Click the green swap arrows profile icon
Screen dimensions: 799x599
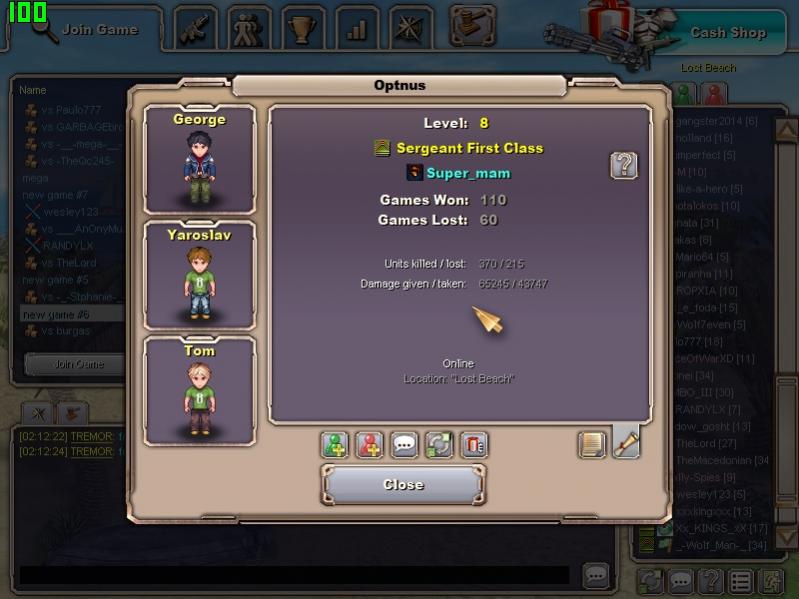tap(439, 445)
